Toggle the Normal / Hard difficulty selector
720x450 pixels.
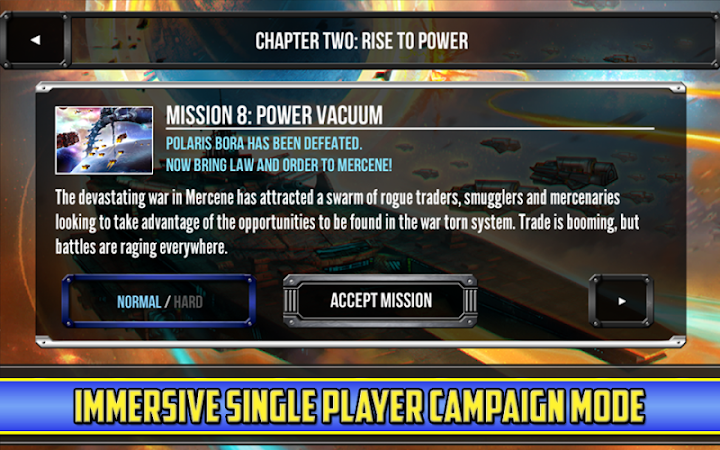pos(159,301)
